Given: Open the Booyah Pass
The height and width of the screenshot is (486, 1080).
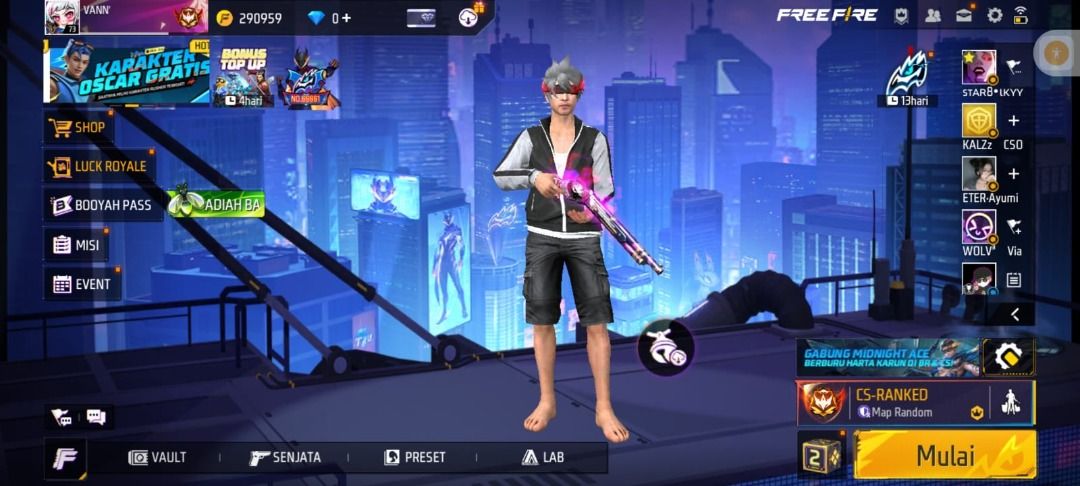Looking at the screenshot, I should pos(102,205).
